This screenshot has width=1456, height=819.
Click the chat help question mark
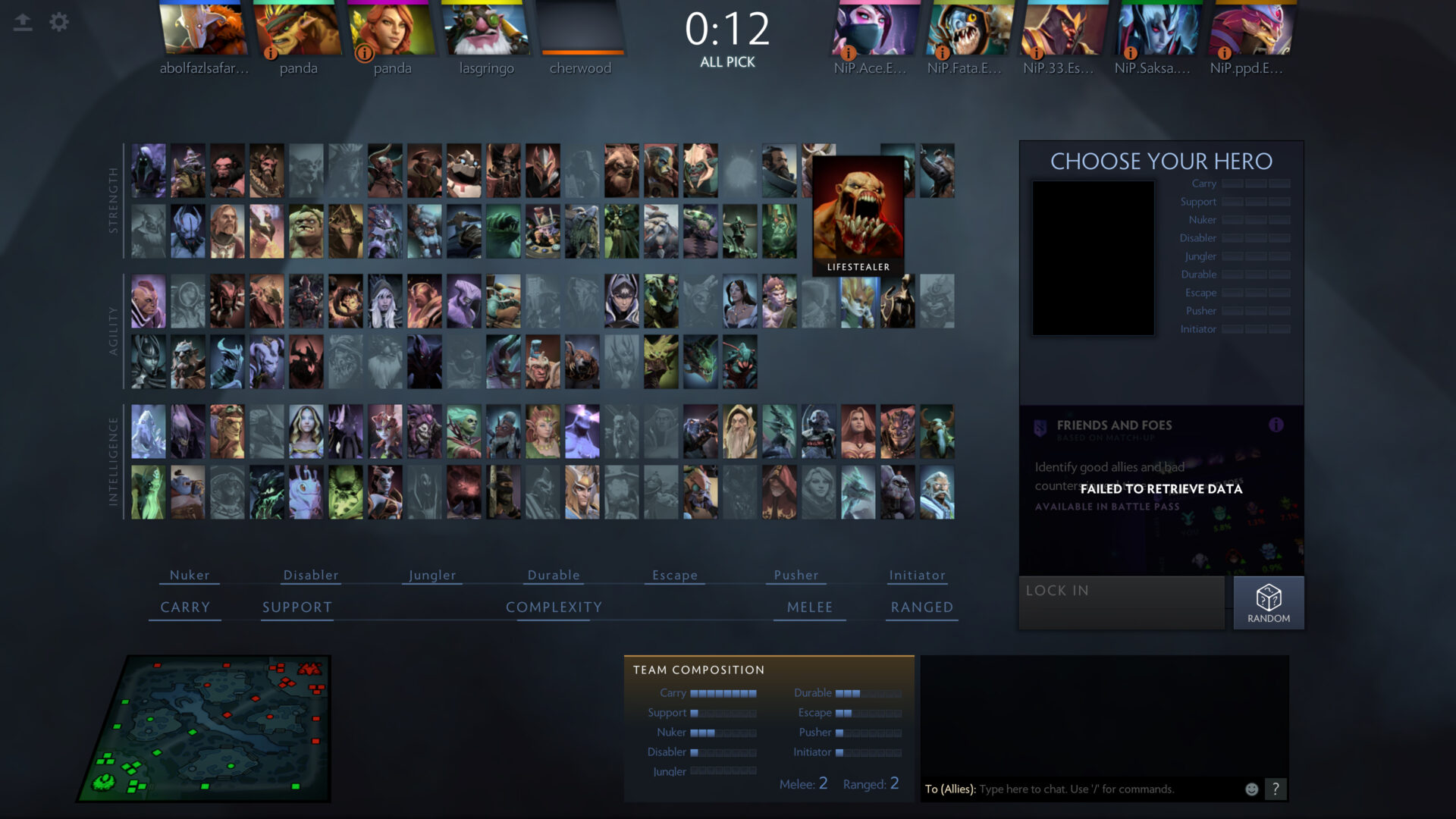tap(1276, 789)
